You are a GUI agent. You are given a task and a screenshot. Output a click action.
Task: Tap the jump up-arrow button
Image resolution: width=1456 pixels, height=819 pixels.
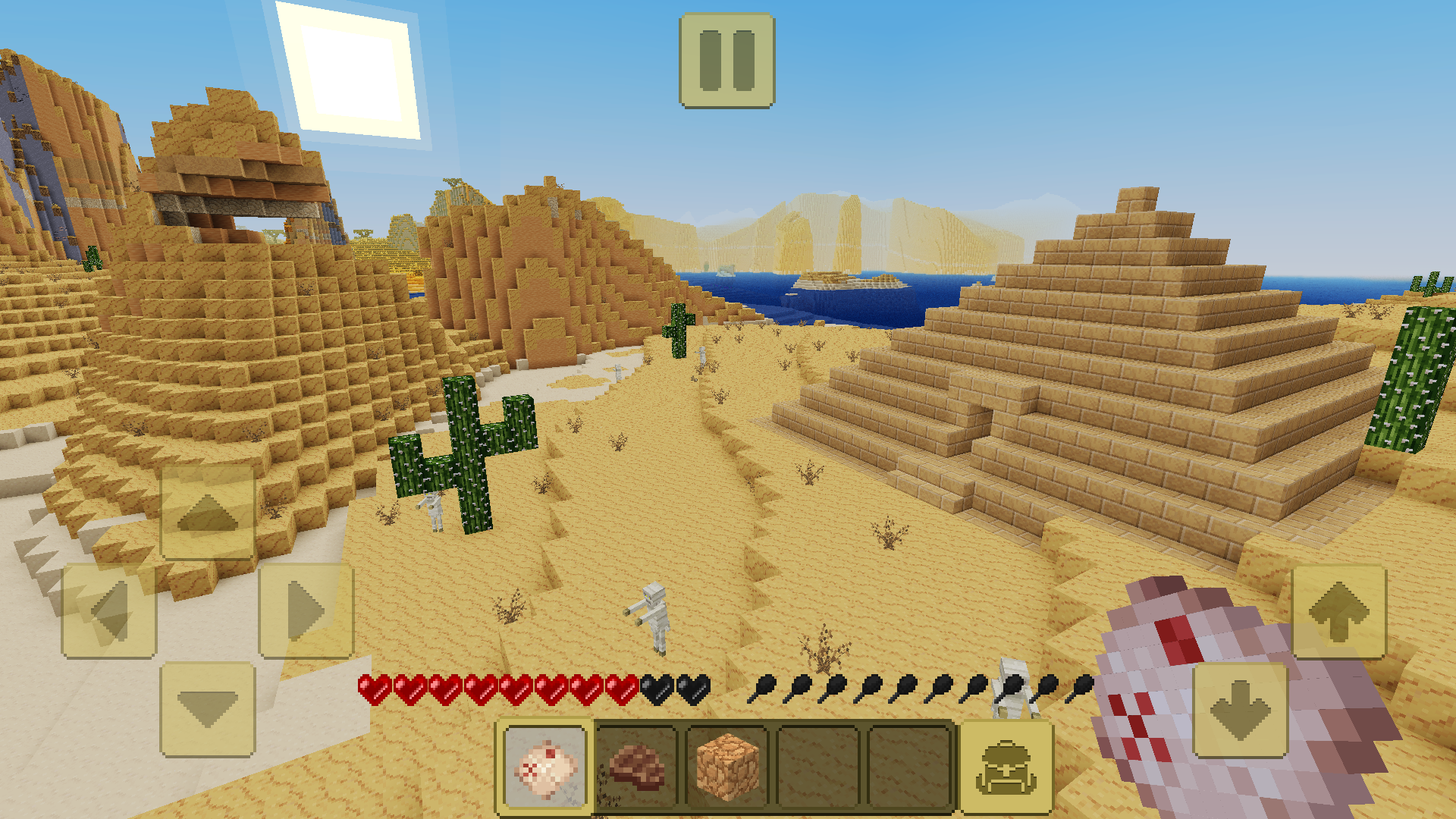[1338, 613]
